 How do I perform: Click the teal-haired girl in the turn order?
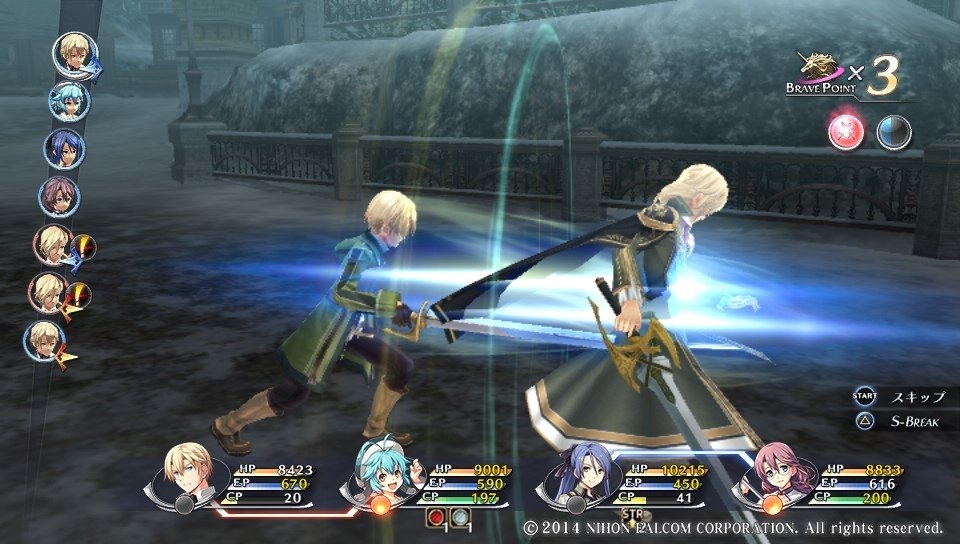click(x=69, y=101)
